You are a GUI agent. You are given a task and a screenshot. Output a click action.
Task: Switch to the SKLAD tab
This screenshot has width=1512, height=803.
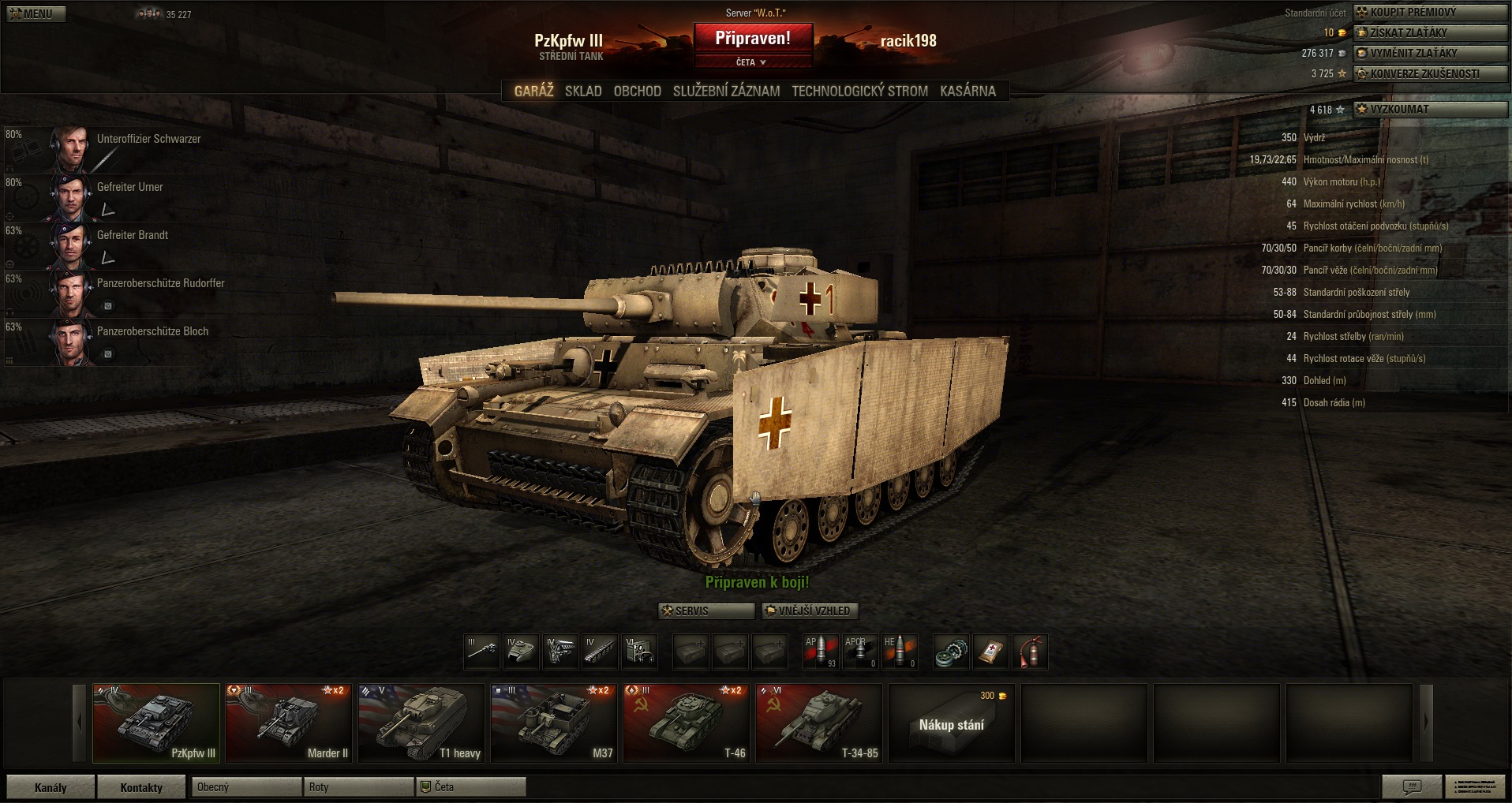pyautogui.click(x=583, y=91)
